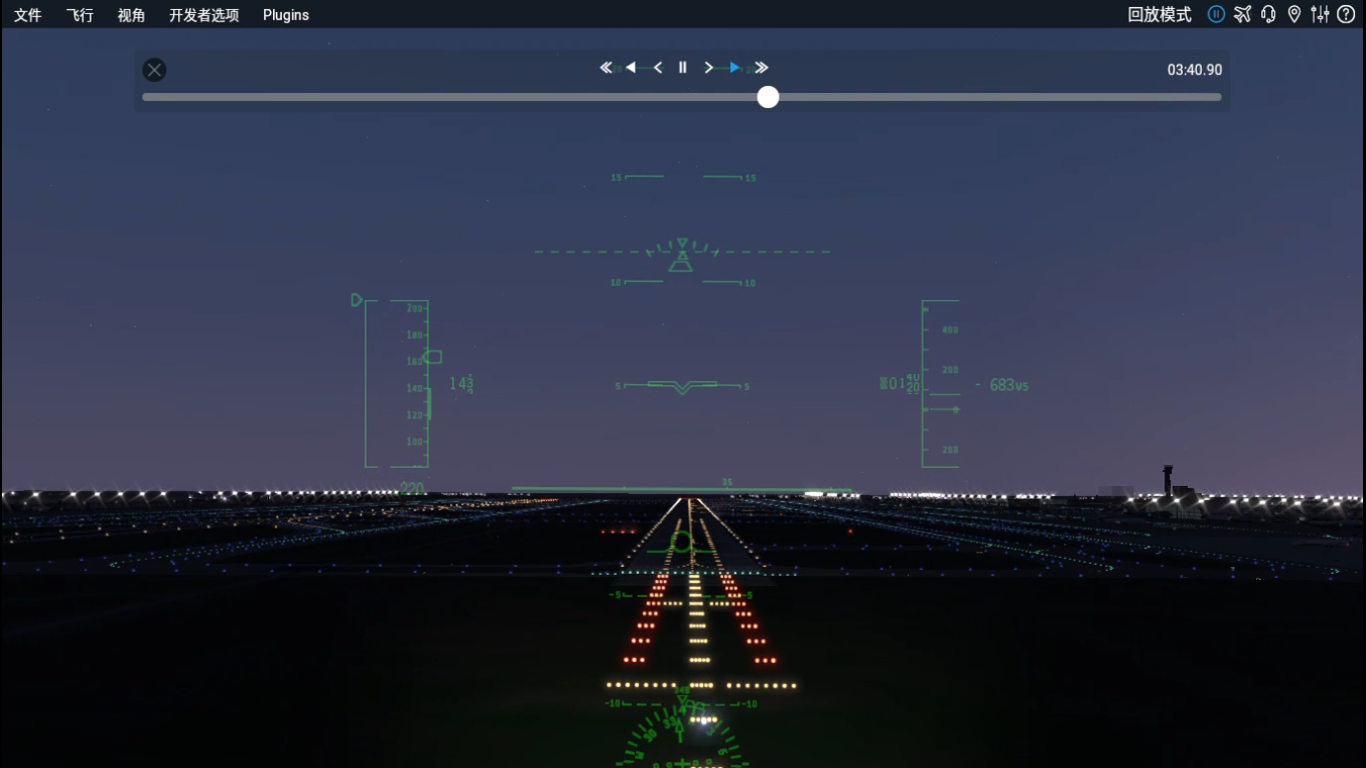1366x768 pixels.
Task: Skip to replay end with double-right arrows
Action: click(x=761, y=67)
